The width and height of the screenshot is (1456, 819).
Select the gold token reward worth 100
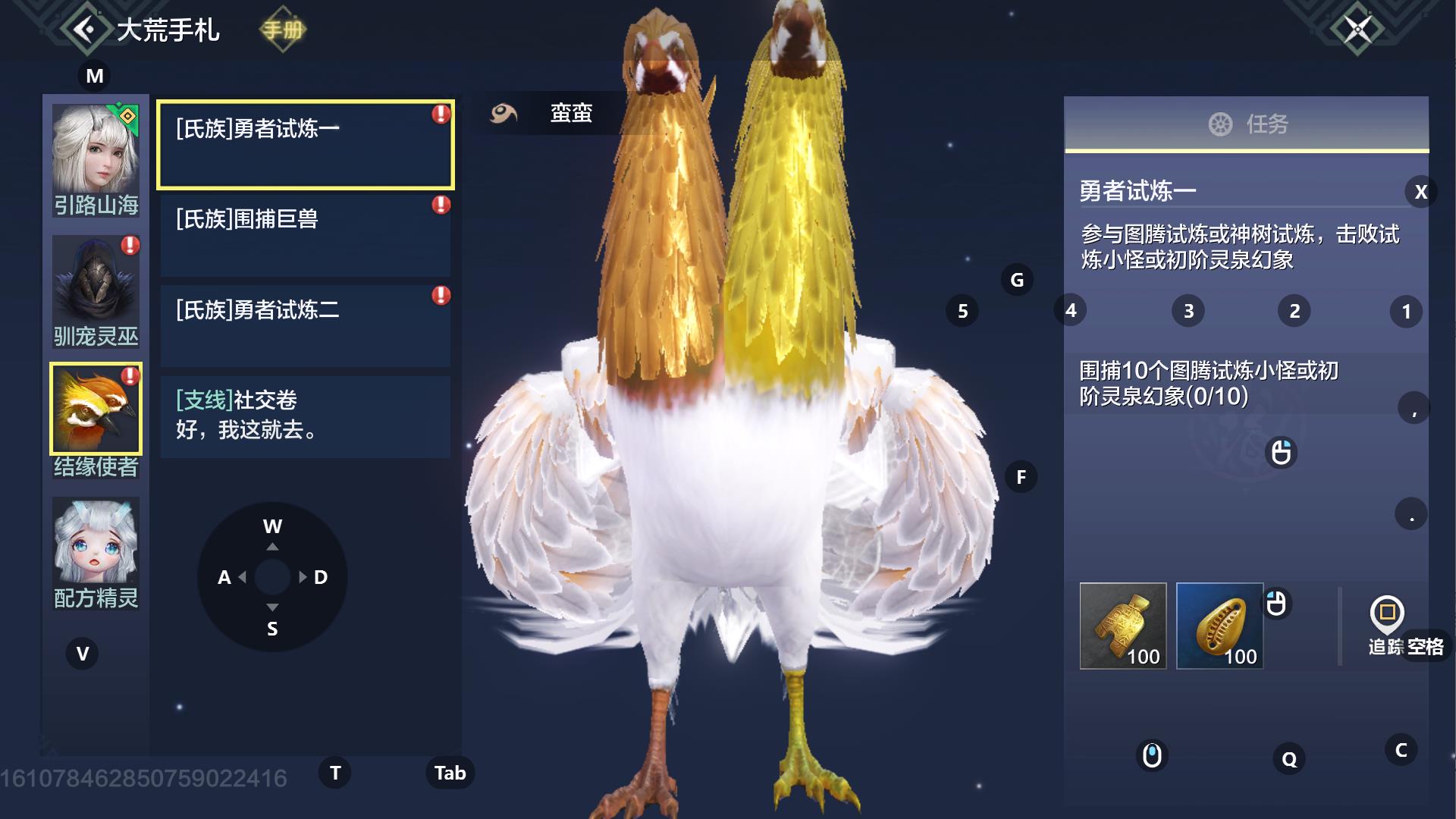tap(1122, 626)
